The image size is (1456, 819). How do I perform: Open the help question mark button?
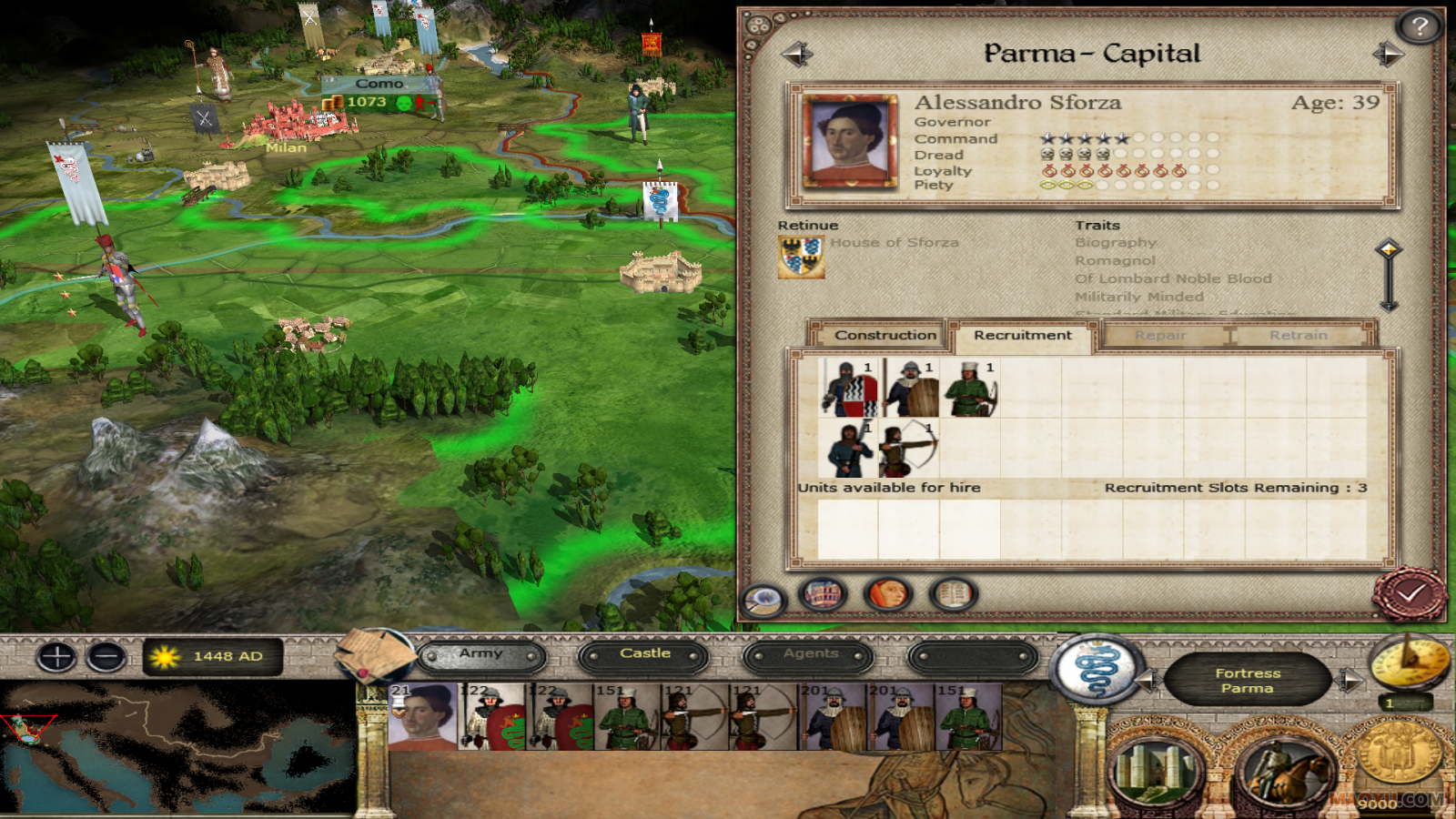tap(1419, 27)
